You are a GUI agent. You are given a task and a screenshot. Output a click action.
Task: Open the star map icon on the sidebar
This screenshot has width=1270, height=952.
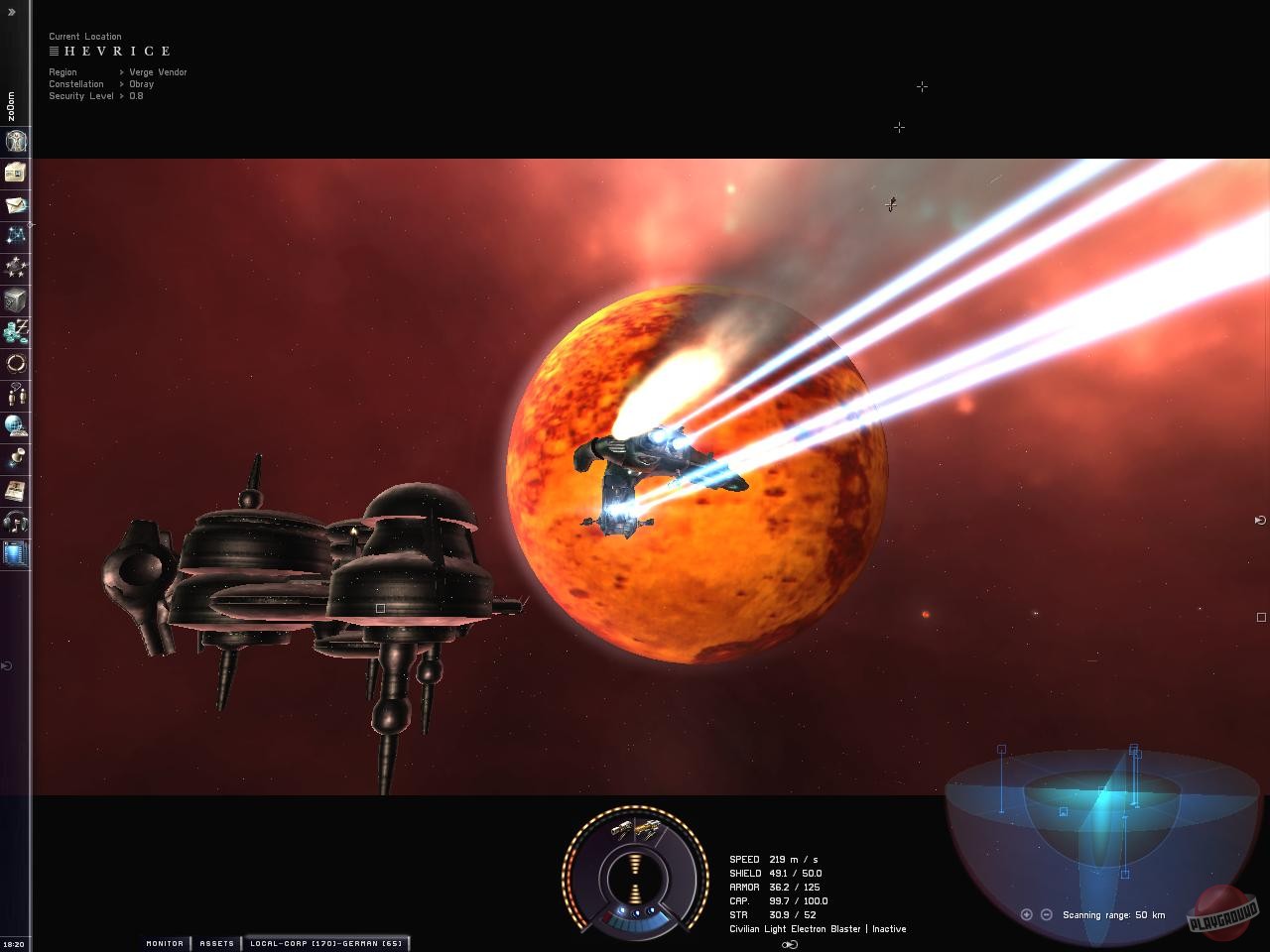coord(15,235)
